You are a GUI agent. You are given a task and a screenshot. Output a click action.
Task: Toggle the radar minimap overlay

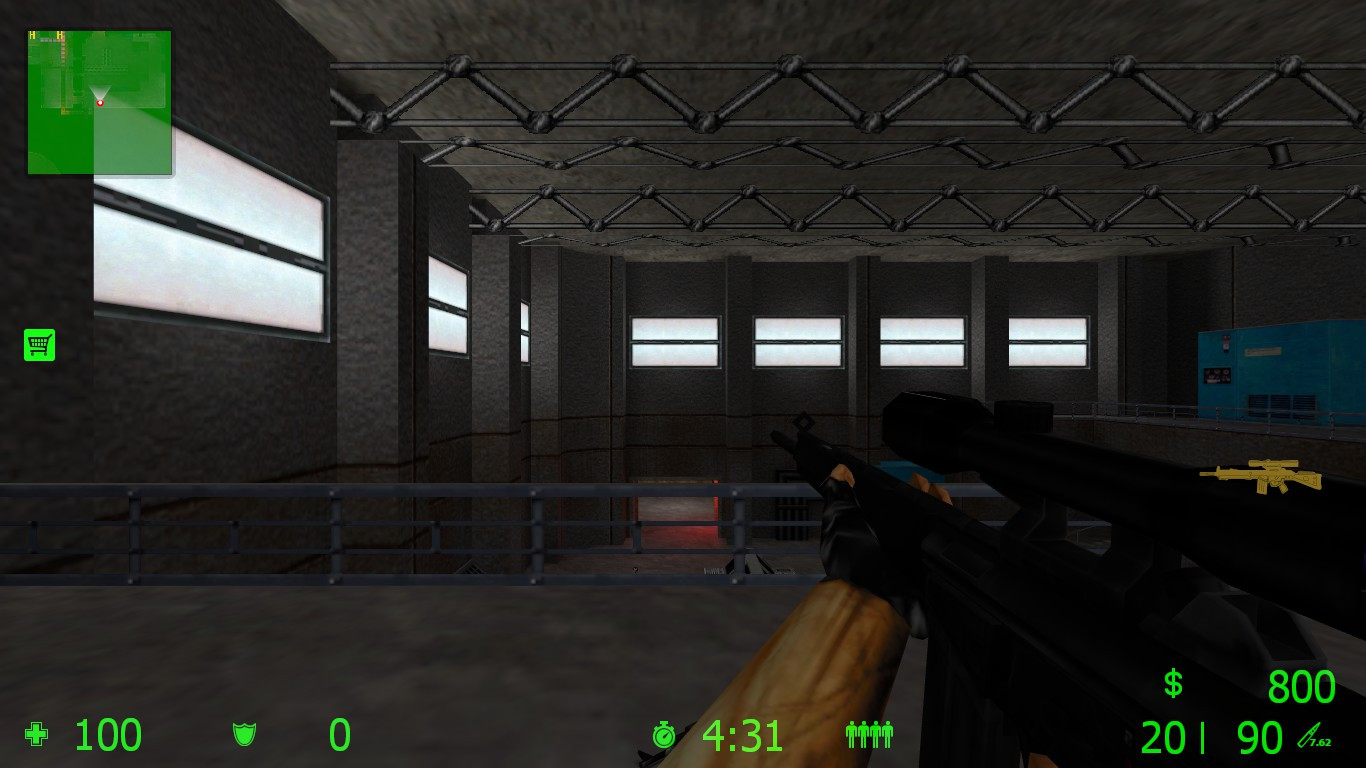point(99,103)
